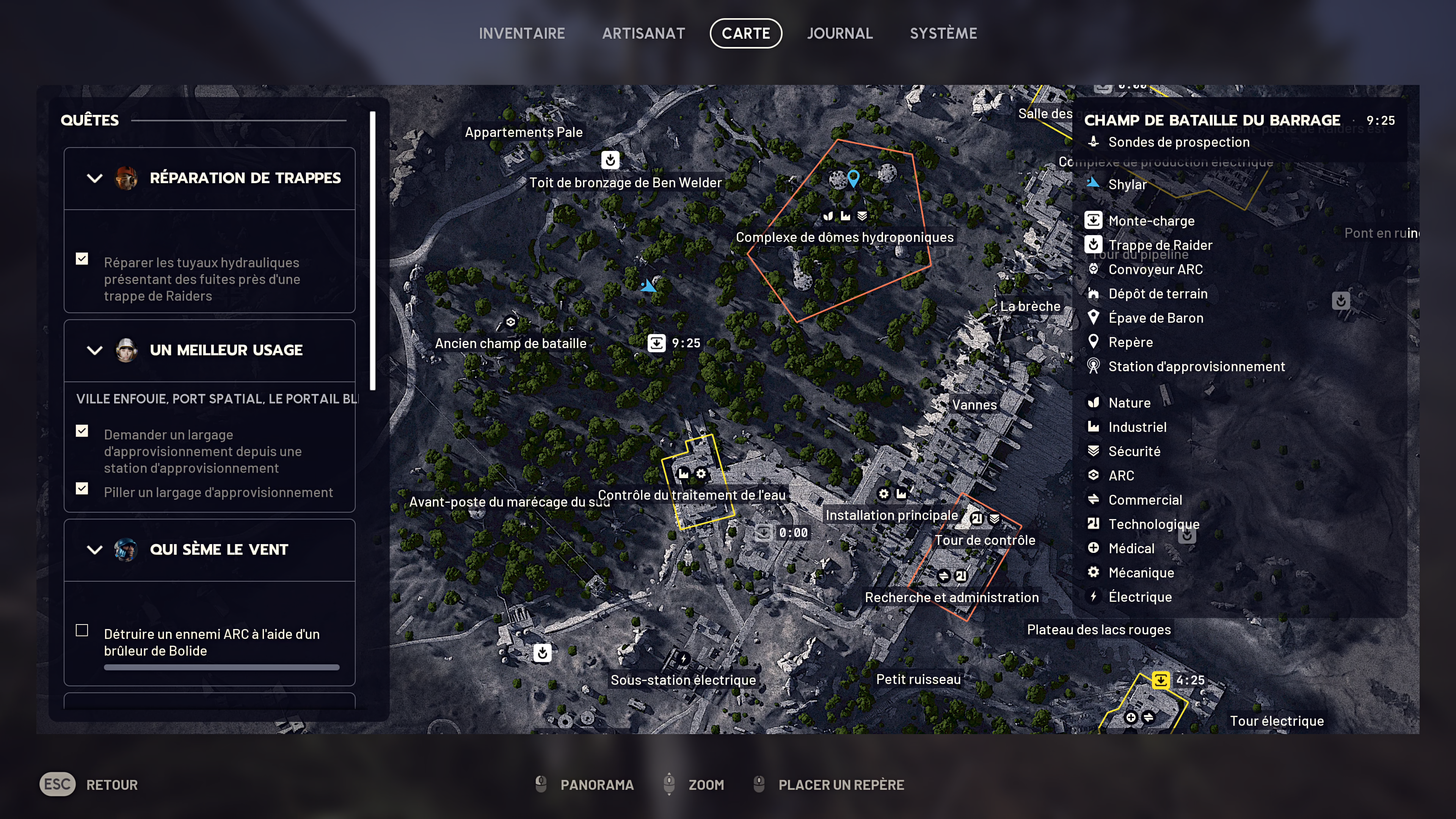Select the Sous-station électrique location label

point(683,680)
